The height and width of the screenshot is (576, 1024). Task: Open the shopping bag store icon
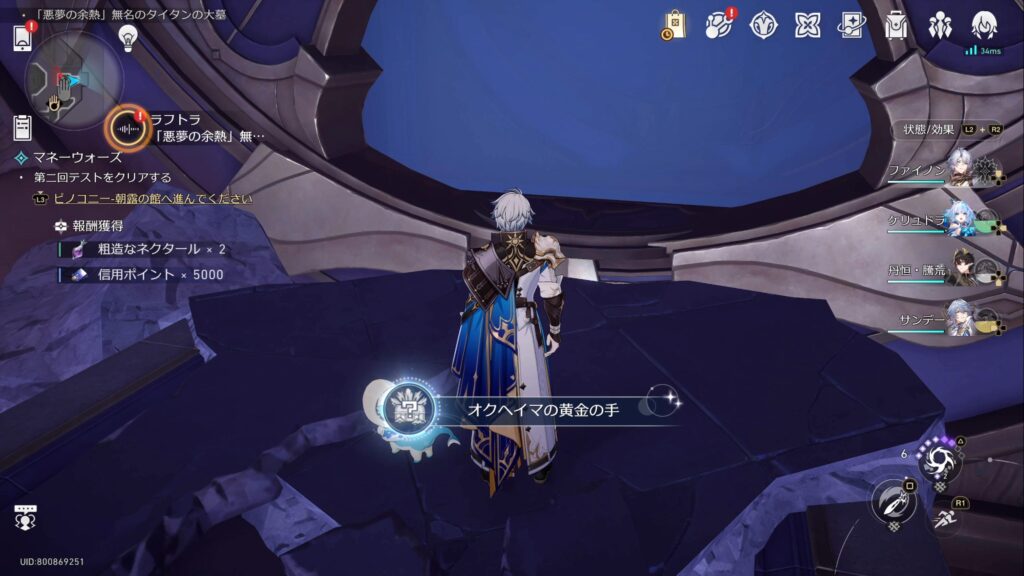pyautogui.click(x=675, y=25)
